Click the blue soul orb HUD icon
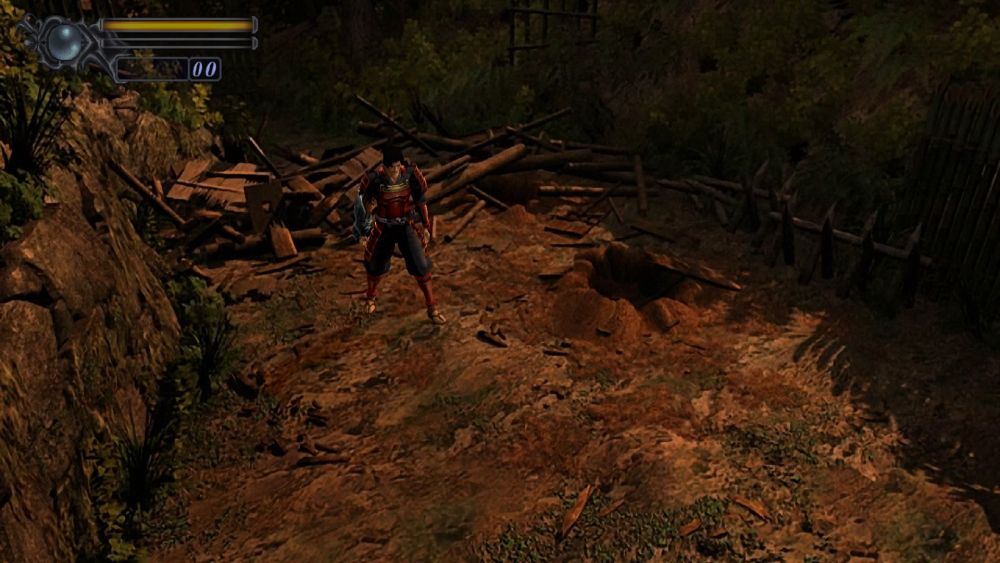Image resolution: width=1000 pixels, height=563 pixels. [66, 40]
